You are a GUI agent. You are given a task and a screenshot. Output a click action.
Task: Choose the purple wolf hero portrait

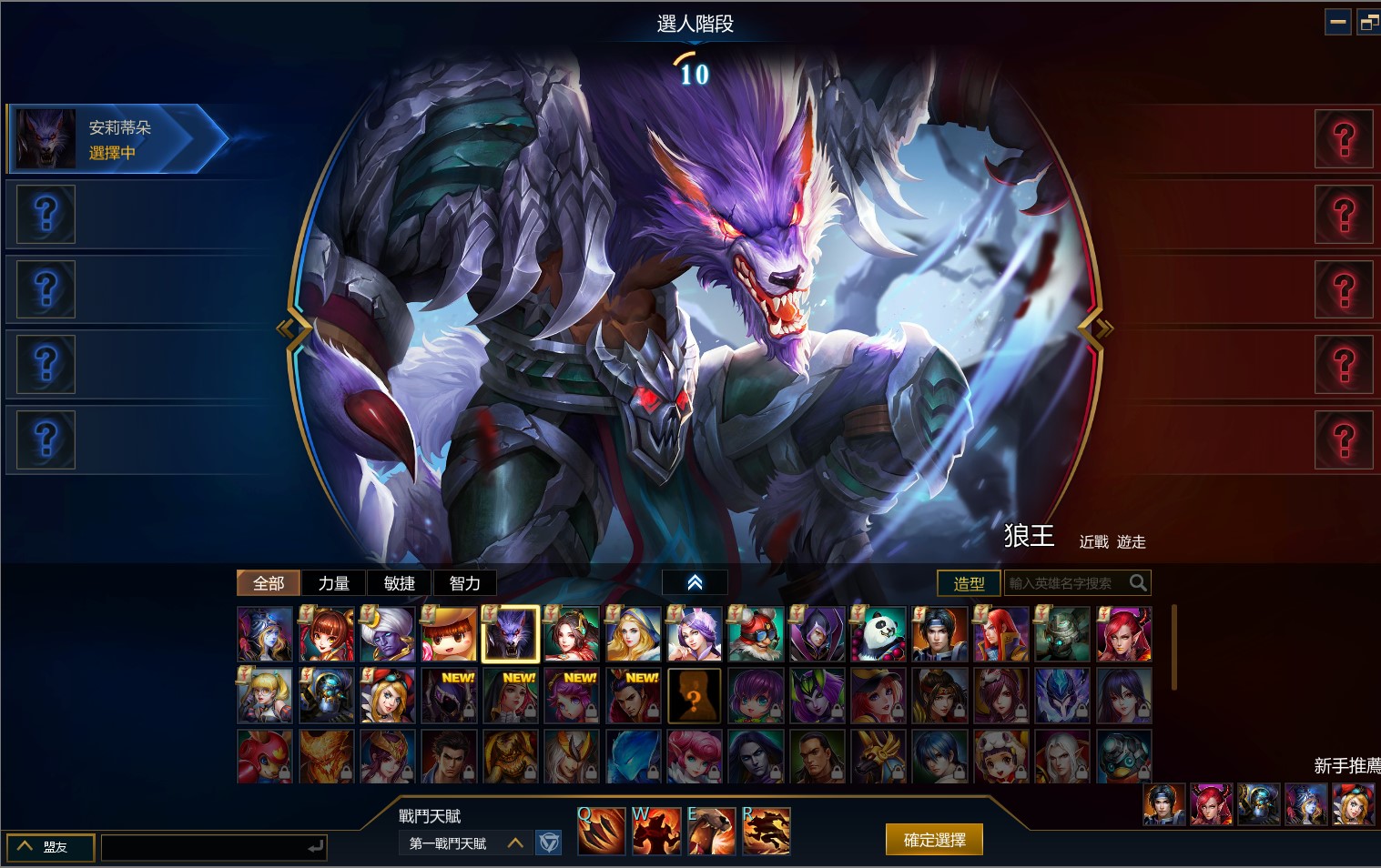tap(511, 634)
